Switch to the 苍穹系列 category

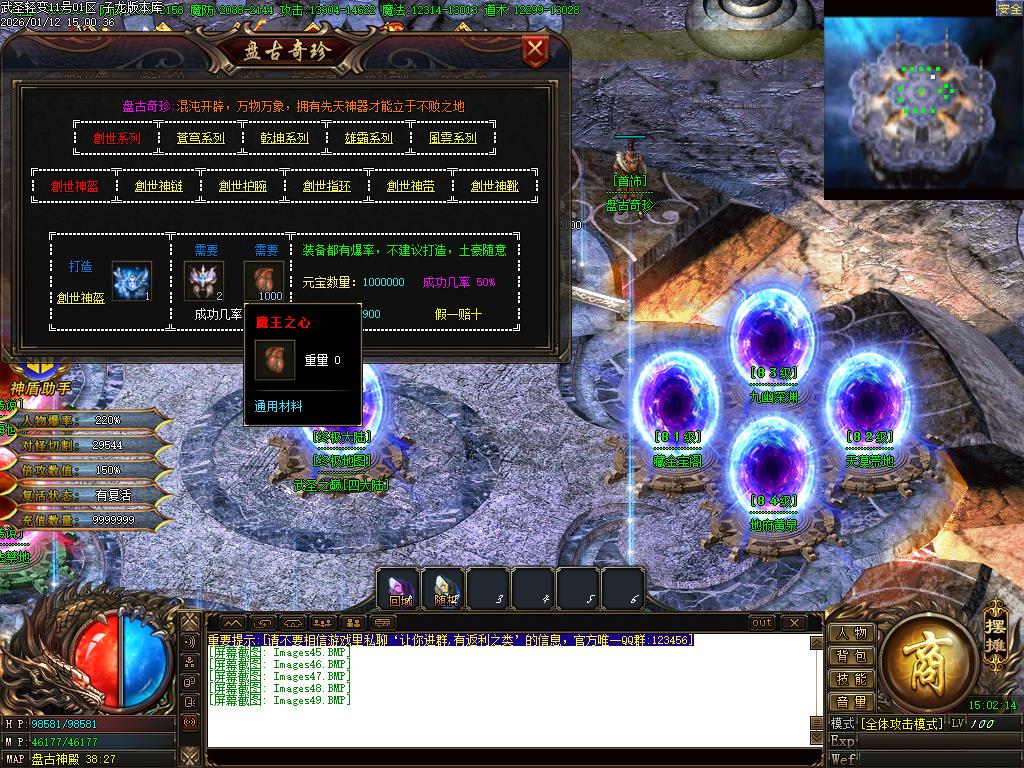[200, 138]
